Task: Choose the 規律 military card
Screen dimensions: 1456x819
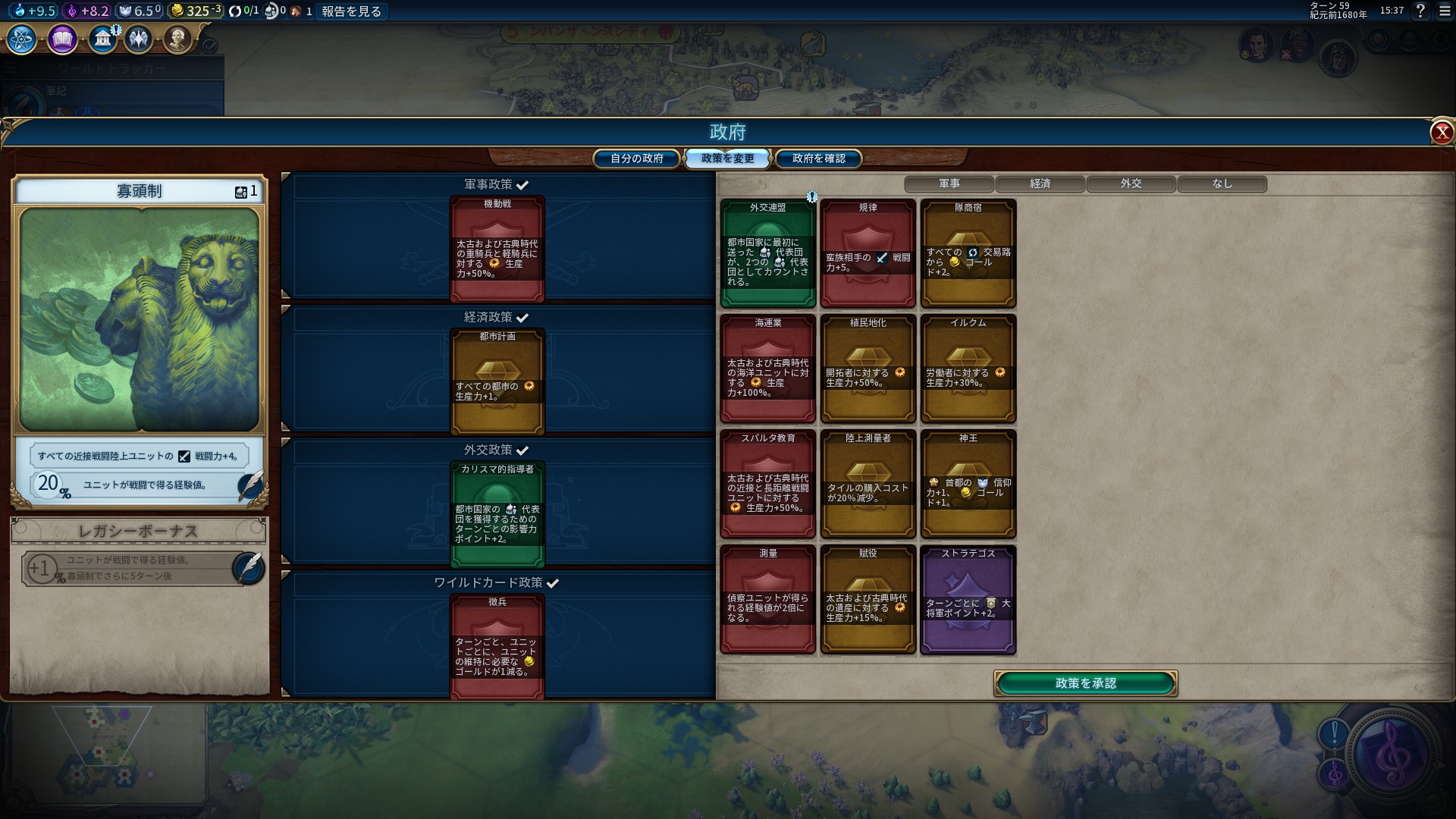Action: pyautogui.click(x=868, y=253)
